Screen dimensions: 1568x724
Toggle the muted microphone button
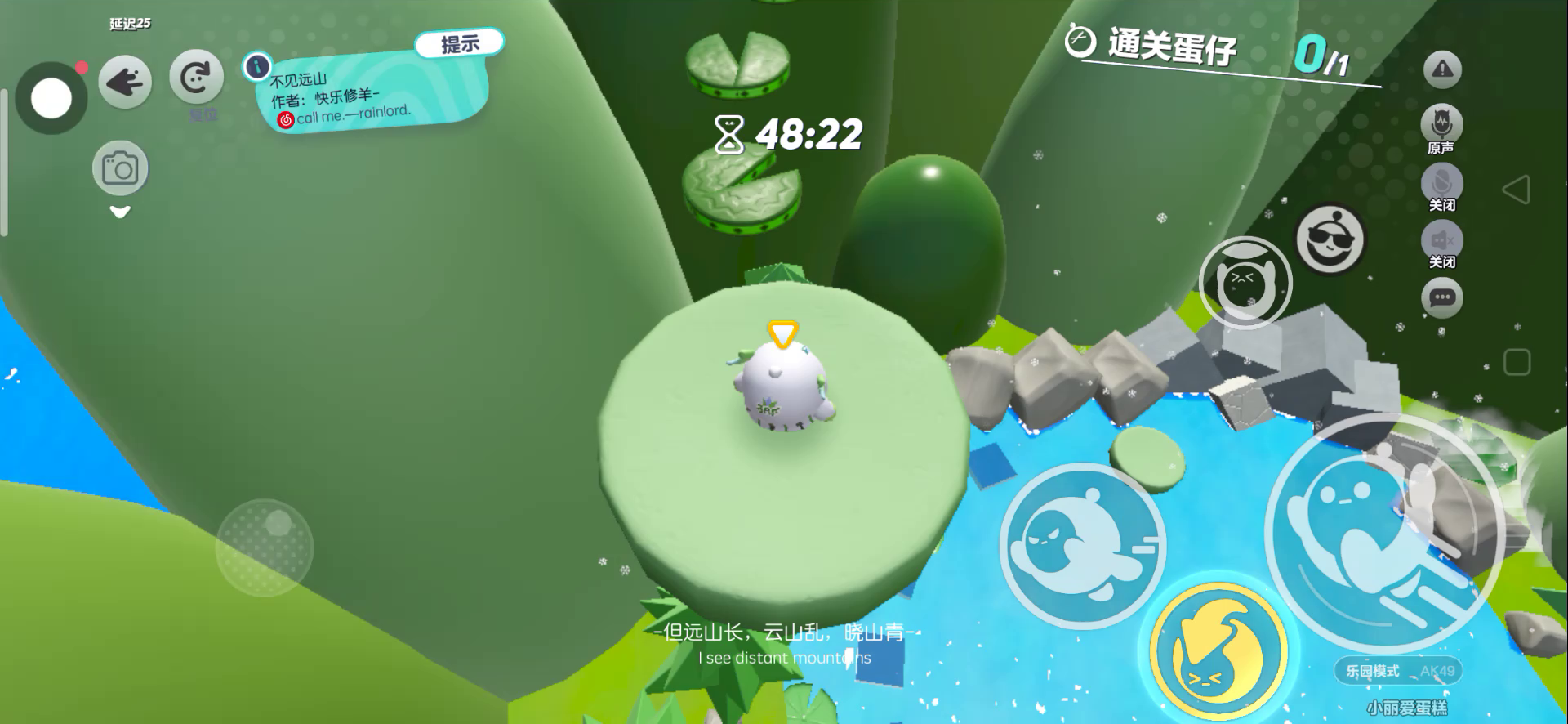tap(1441, 182)
